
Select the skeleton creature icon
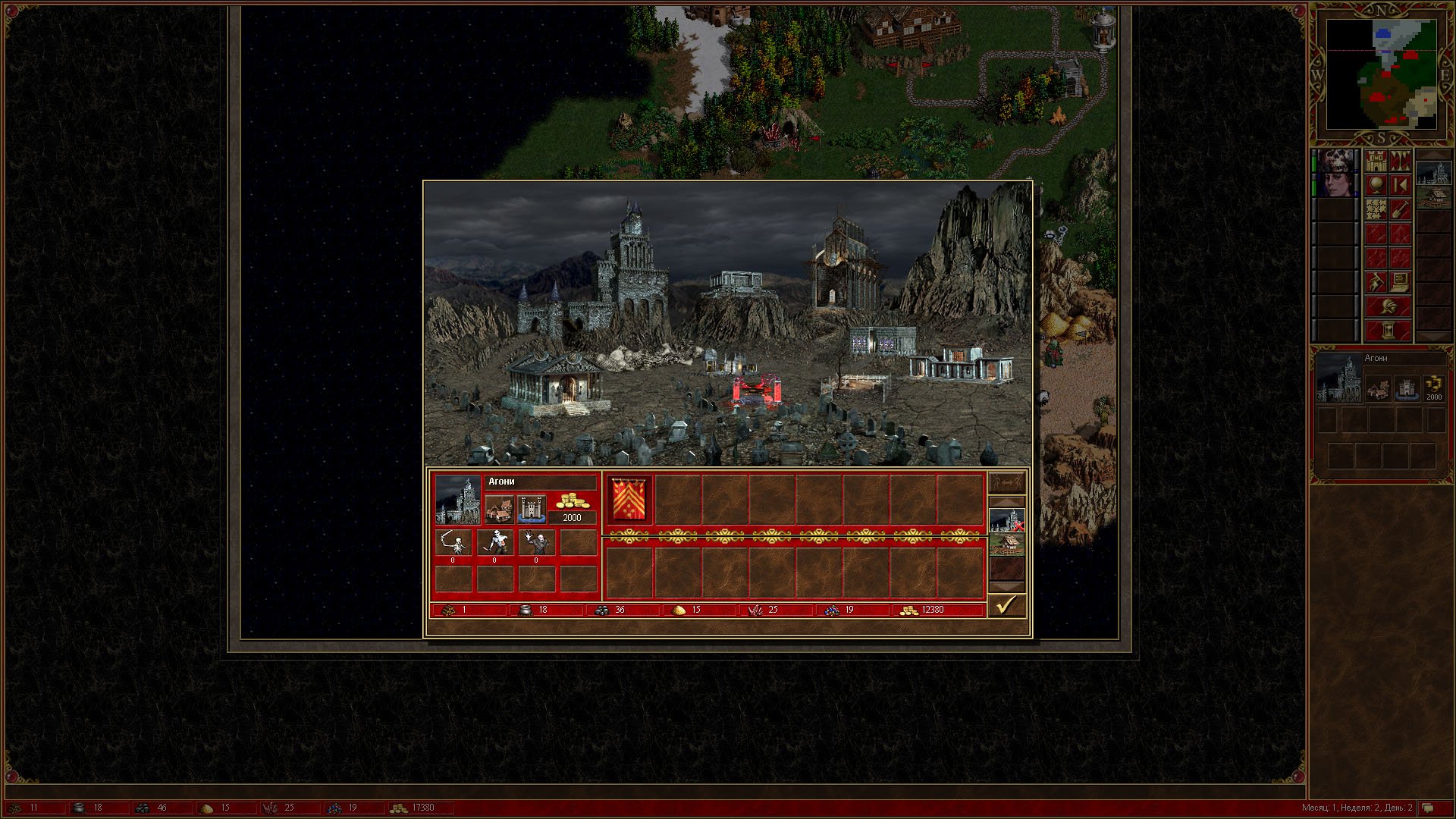coord(453,543)
